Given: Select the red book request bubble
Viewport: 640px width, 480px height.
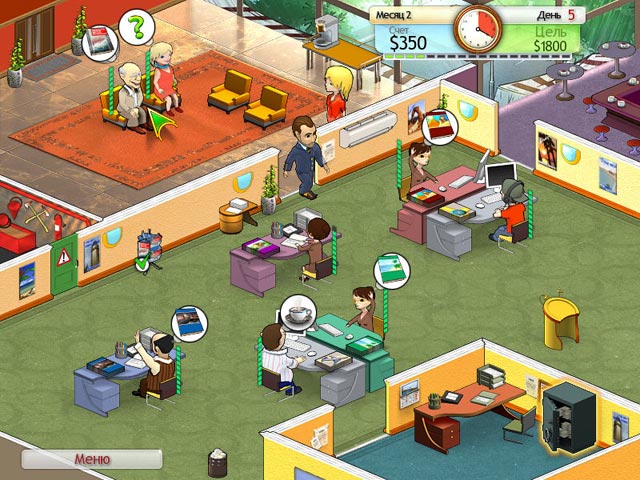Looking at the screenshot, I should pyautogui.click(x=438, y=127).
